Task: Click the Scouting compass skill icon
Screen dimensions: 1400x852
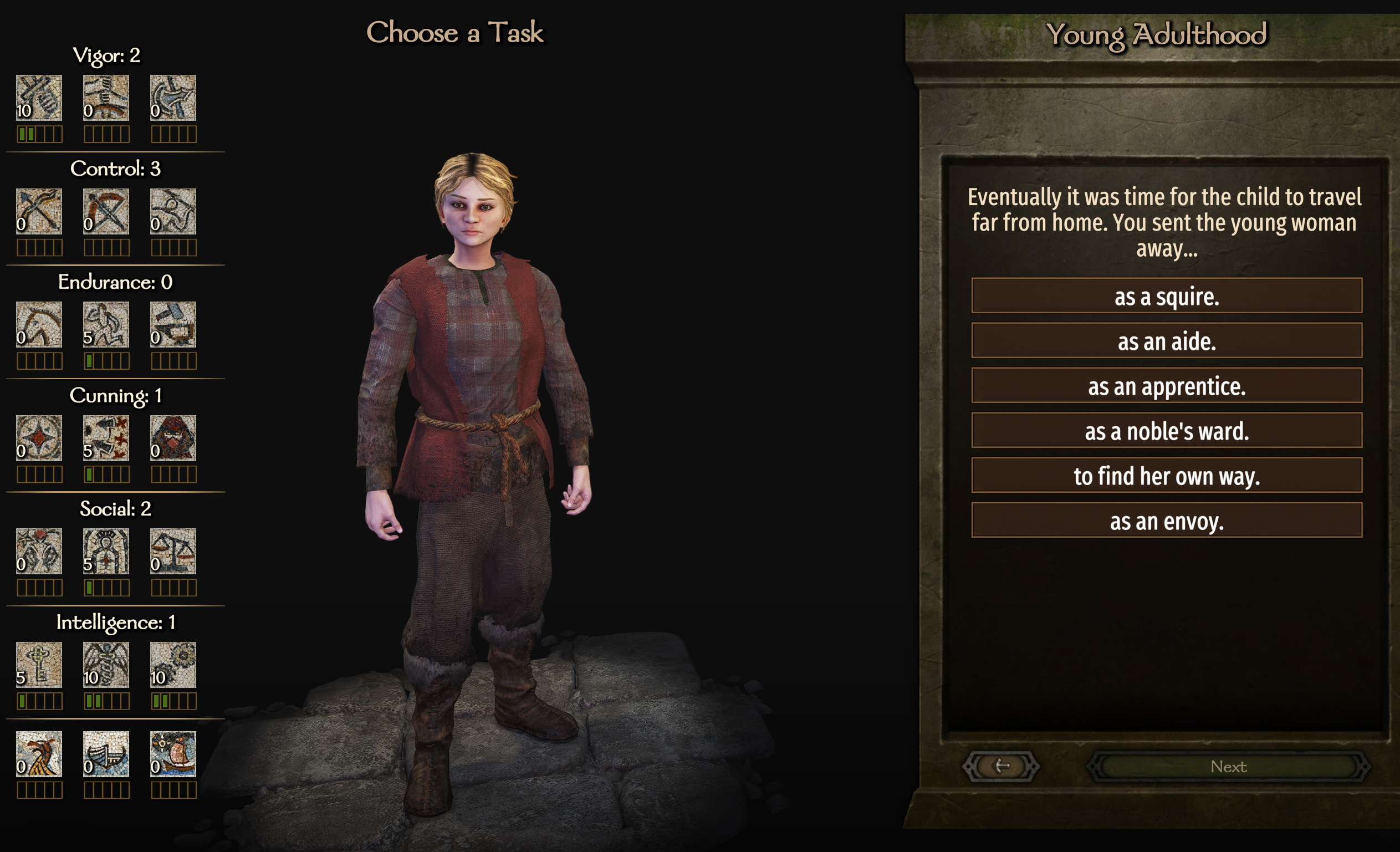Action: [39, 438]
